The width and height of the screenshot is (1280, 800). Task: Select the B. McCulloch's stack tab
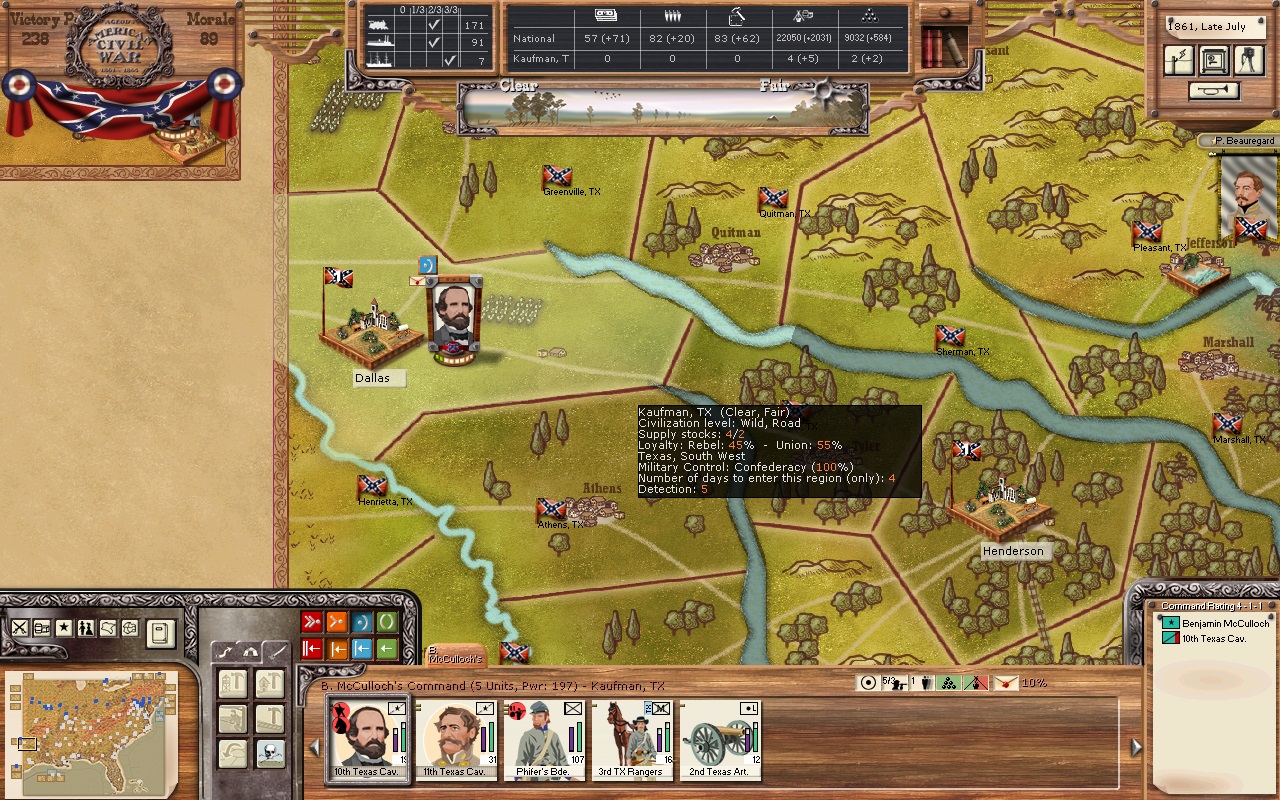tap(456, 656)
